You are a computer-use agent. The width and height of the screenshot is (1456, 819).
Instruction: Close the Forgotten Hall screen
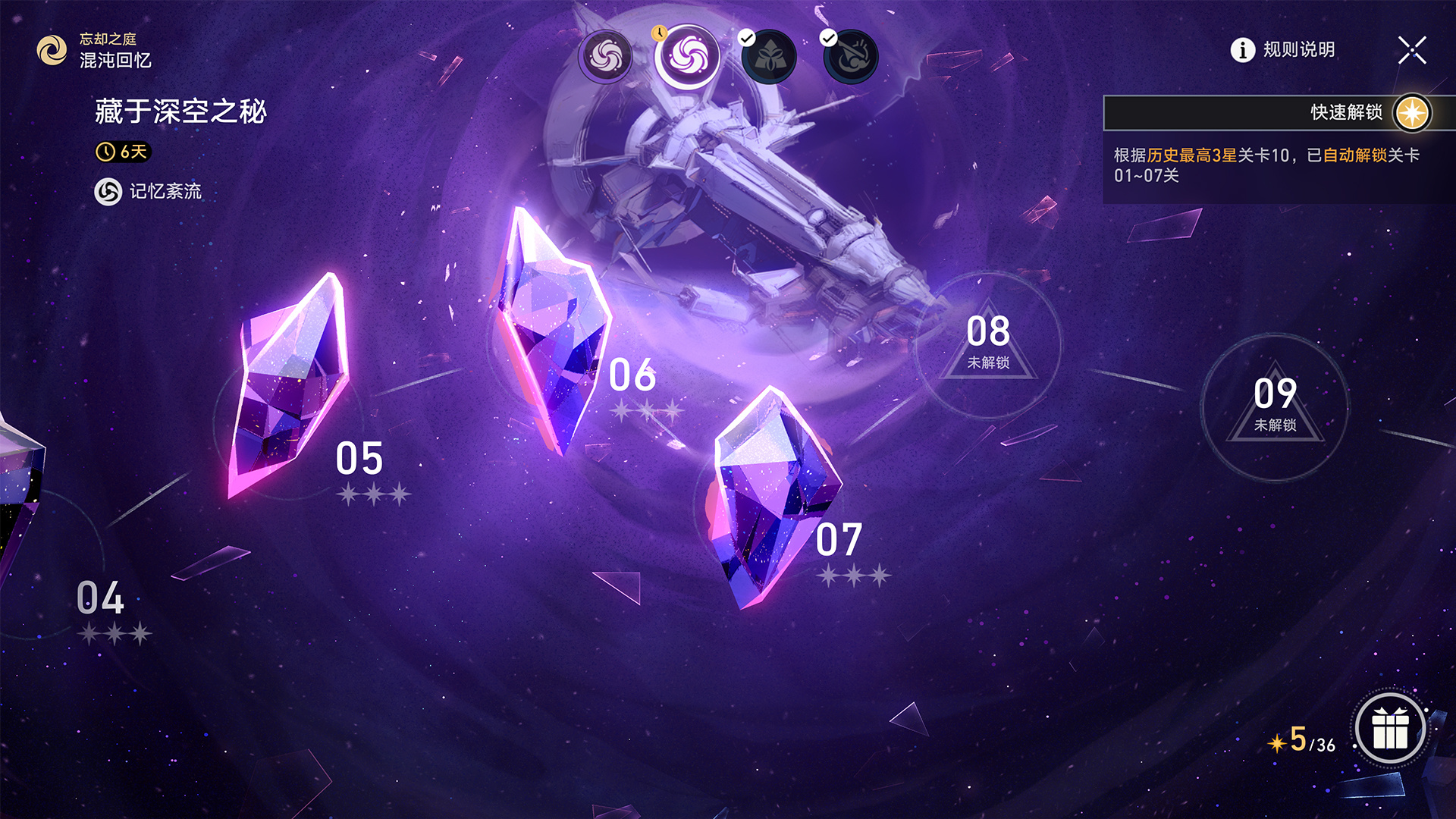tap(1412, 51)
